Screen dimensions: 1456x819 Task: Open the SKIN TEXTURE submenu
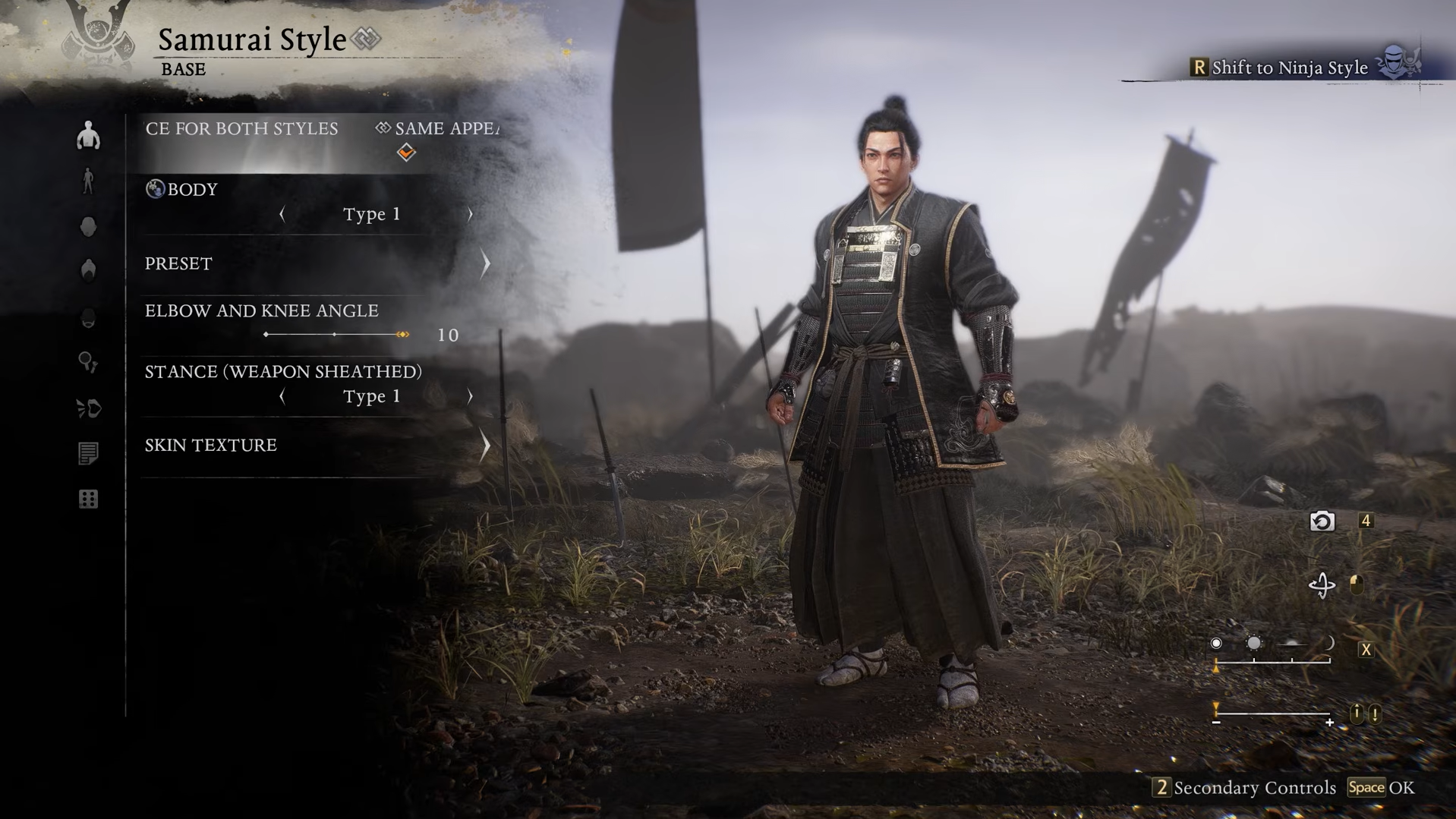click(x=315, y=446)
